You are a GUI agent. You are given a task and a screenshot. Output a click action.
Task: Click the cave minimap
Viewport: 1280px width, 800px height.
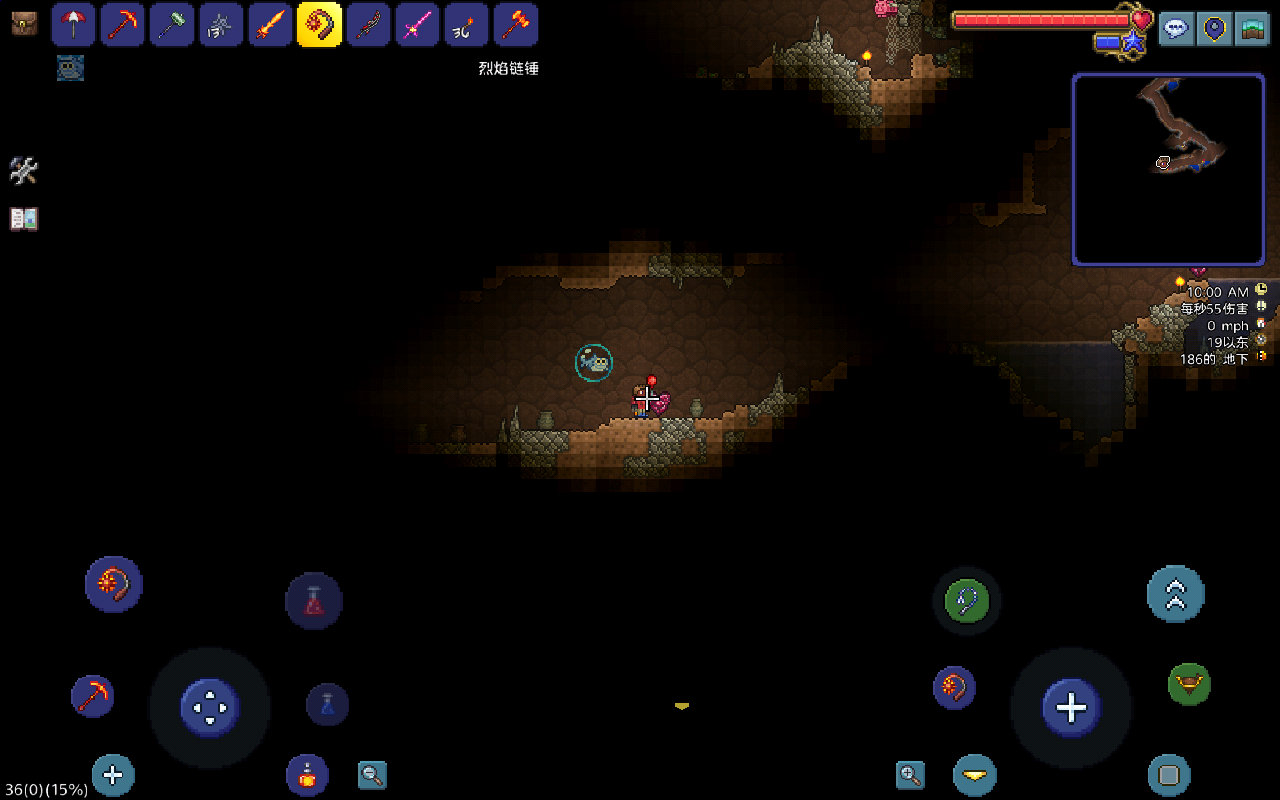tap(1168, 169)
